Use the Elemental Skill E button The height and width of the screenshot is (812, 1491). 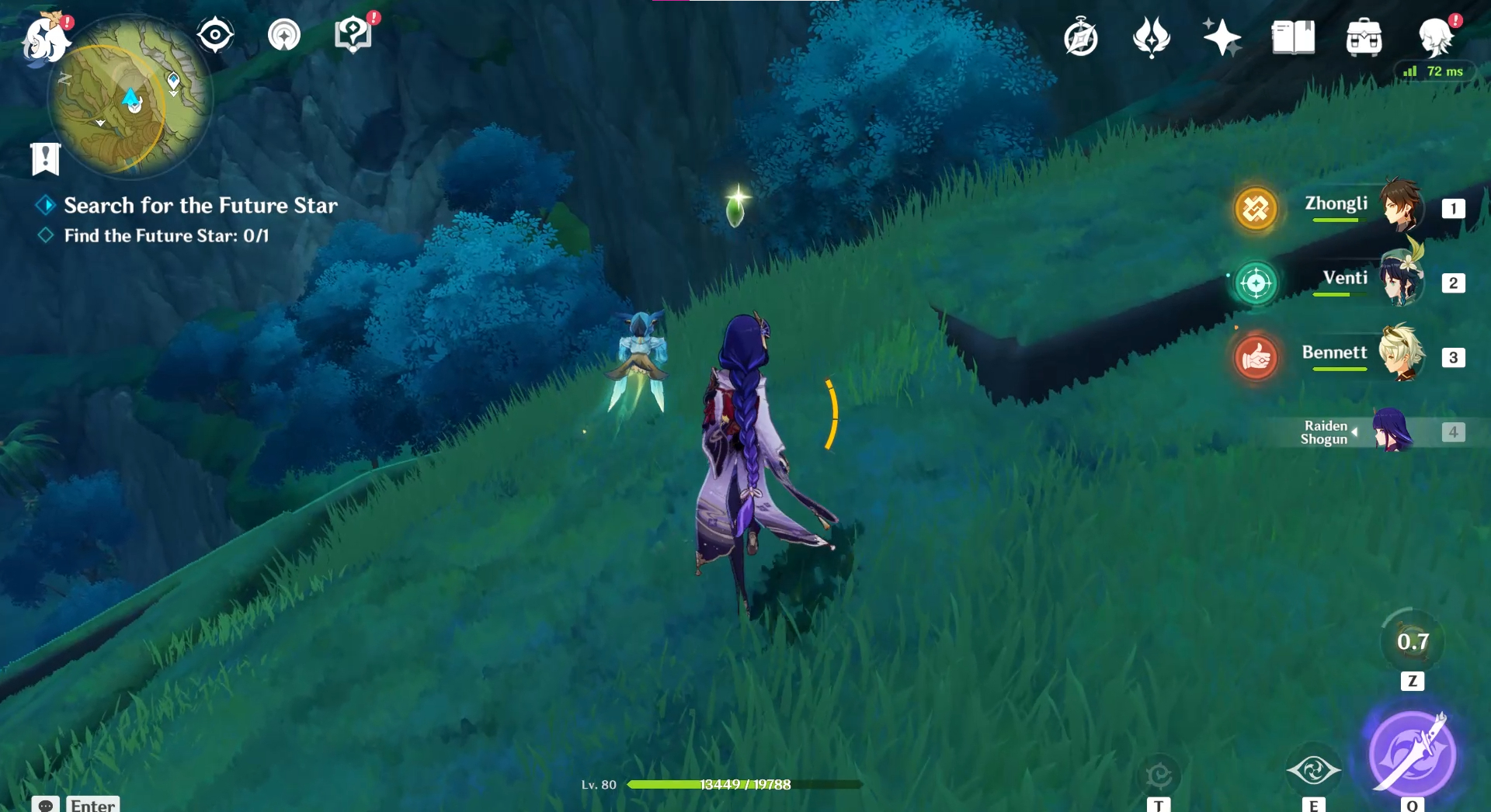coord(1314,770)
